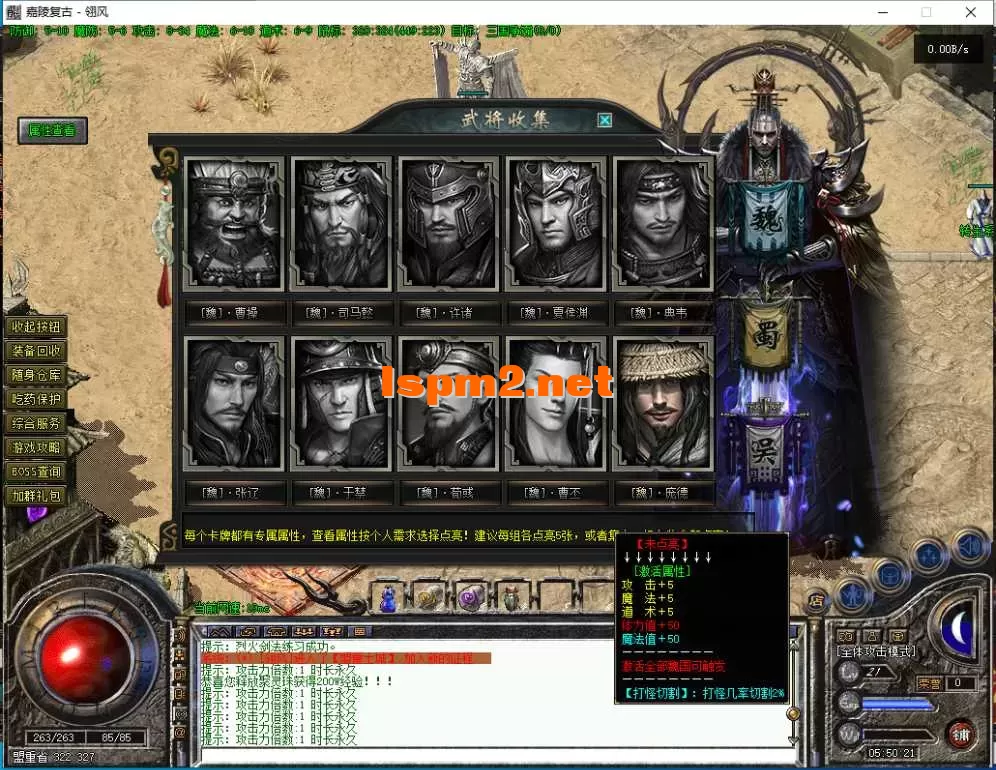
Task: Close the 武将收集 general collection panel
Action: coord(604,121)
